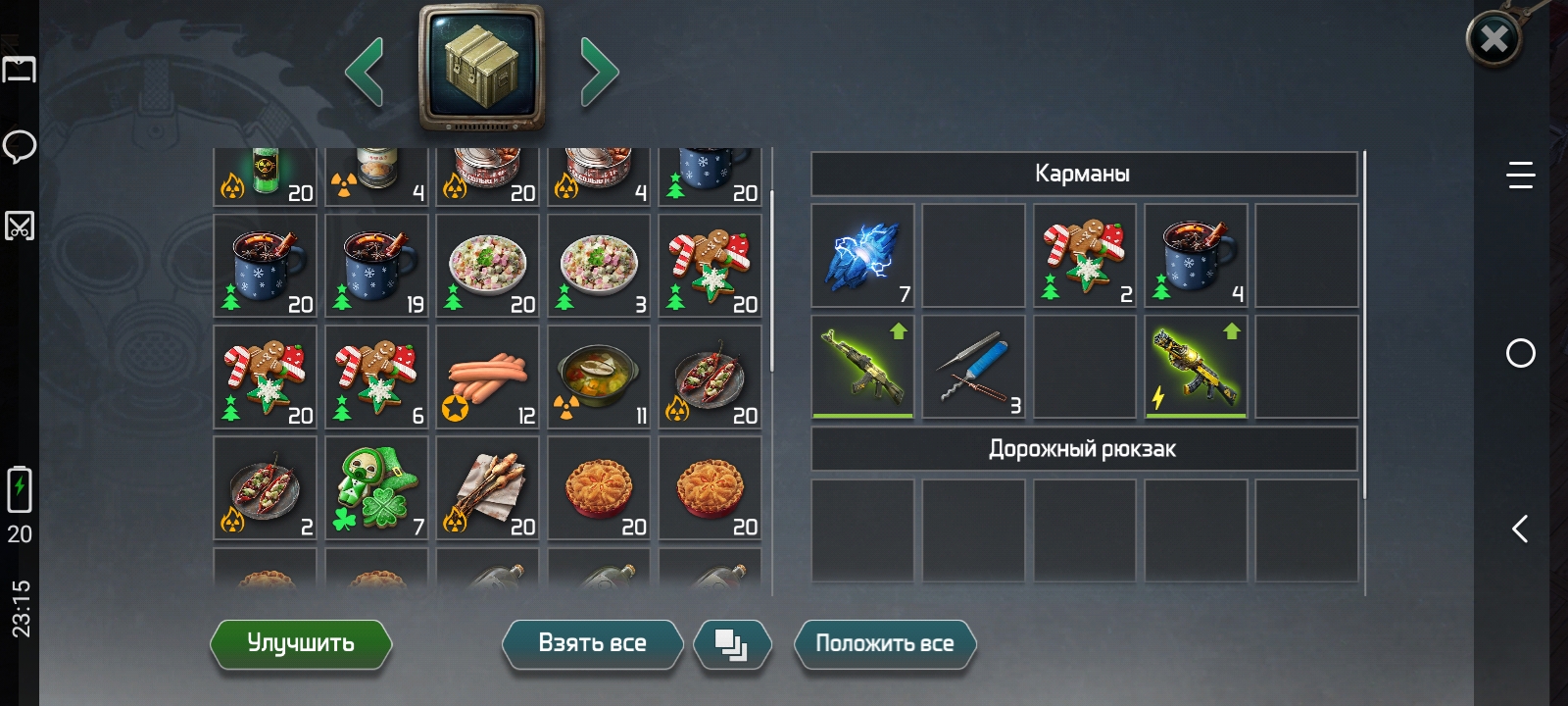Select the dried fish stack of 20
1568x706 pixels.
(x=488, y=488)
